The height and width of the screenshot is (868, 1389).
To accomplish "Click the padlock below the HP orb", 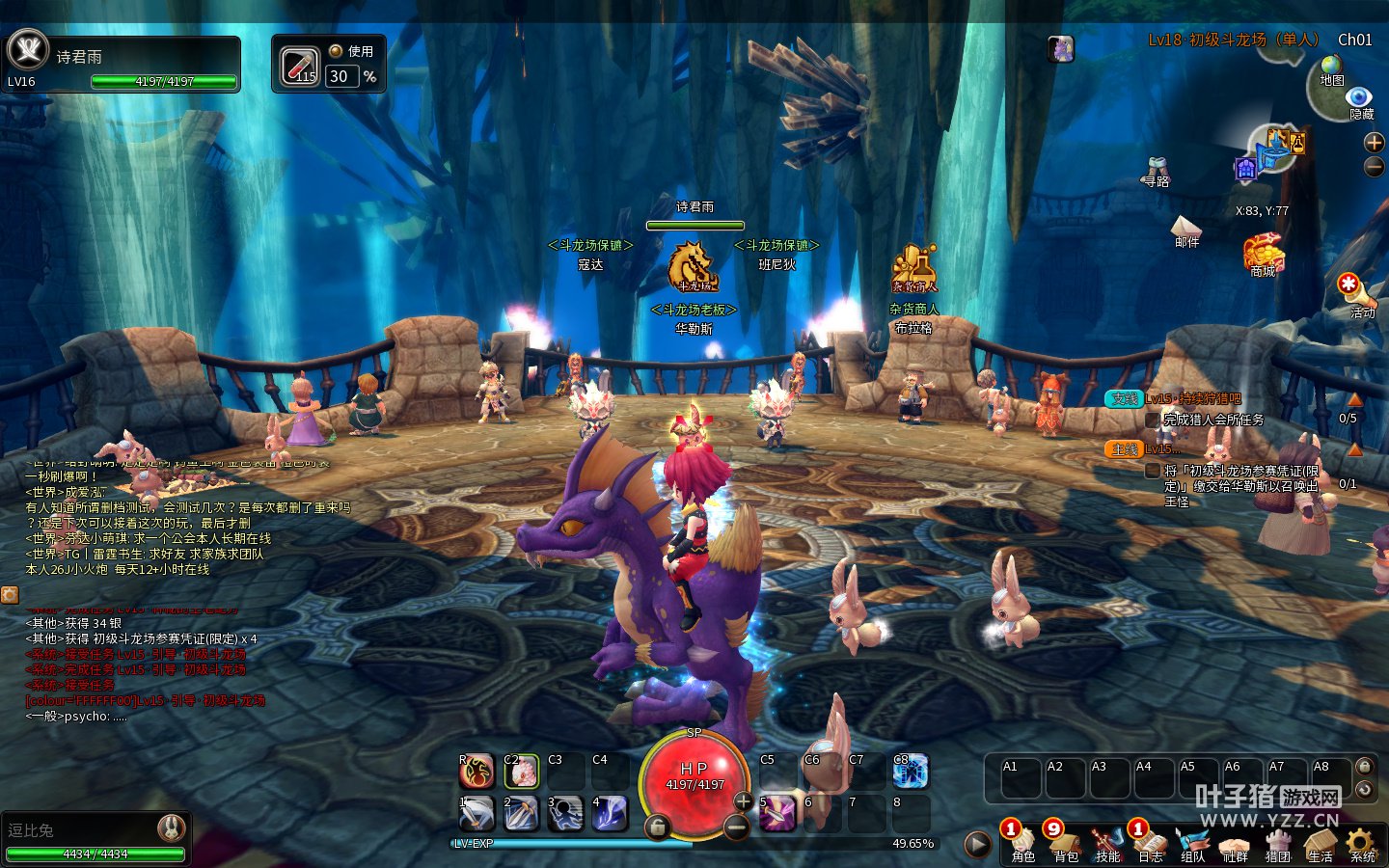I will point(657,827).
